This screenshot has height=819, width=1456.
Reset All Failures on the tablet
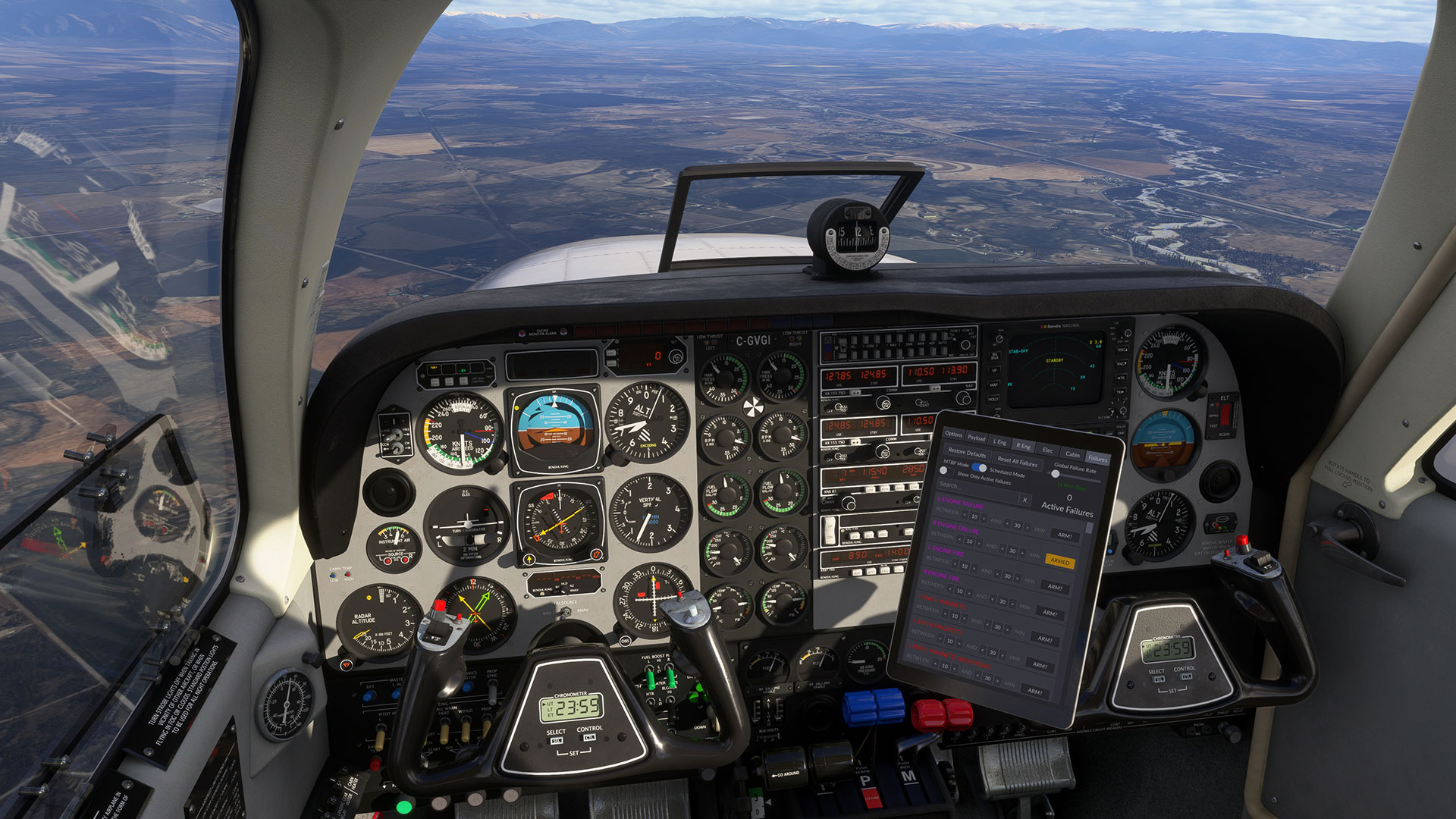pos(1017,461)
